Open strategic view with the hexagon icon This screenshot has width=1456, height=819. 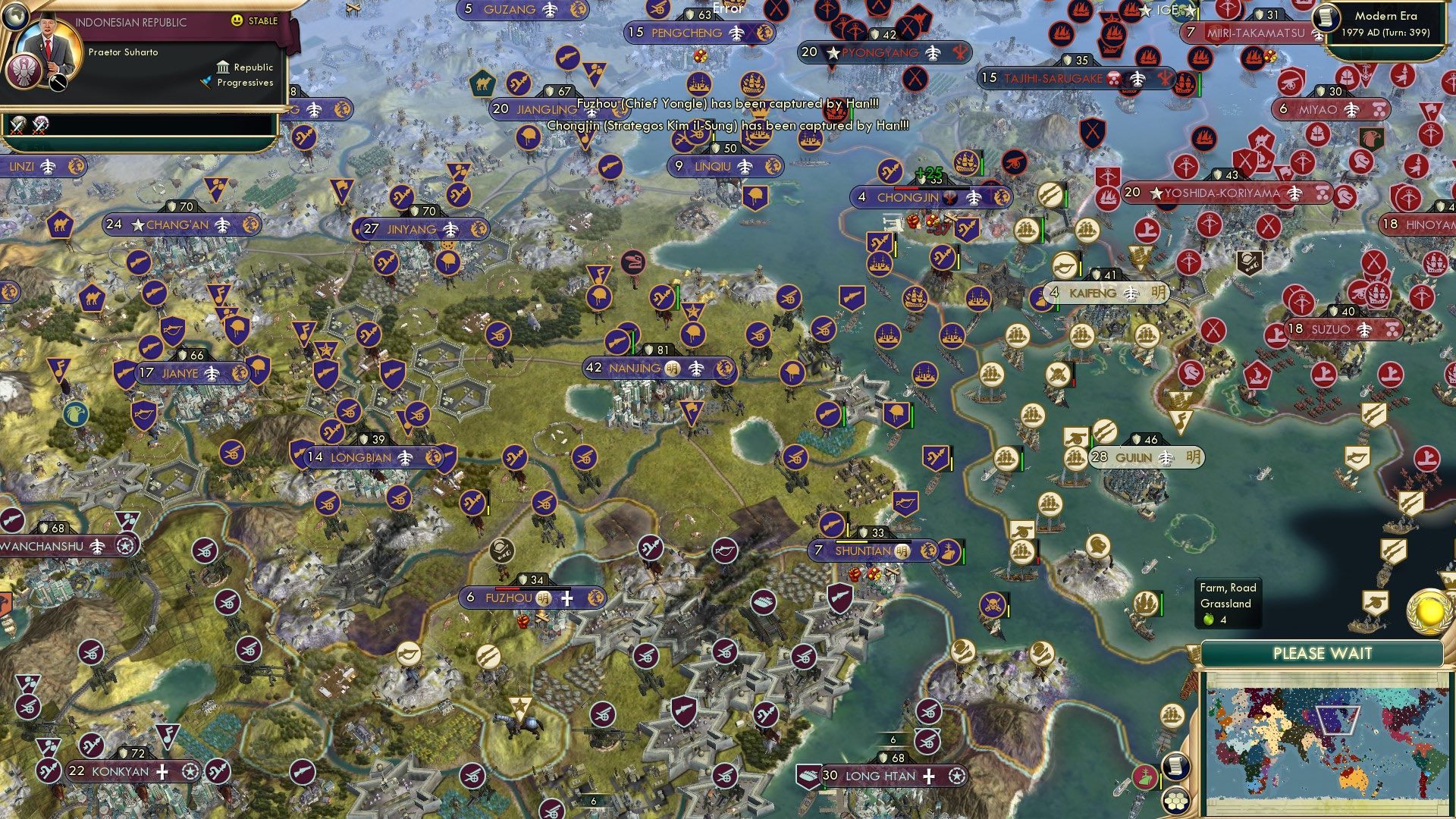point(1177,802)
